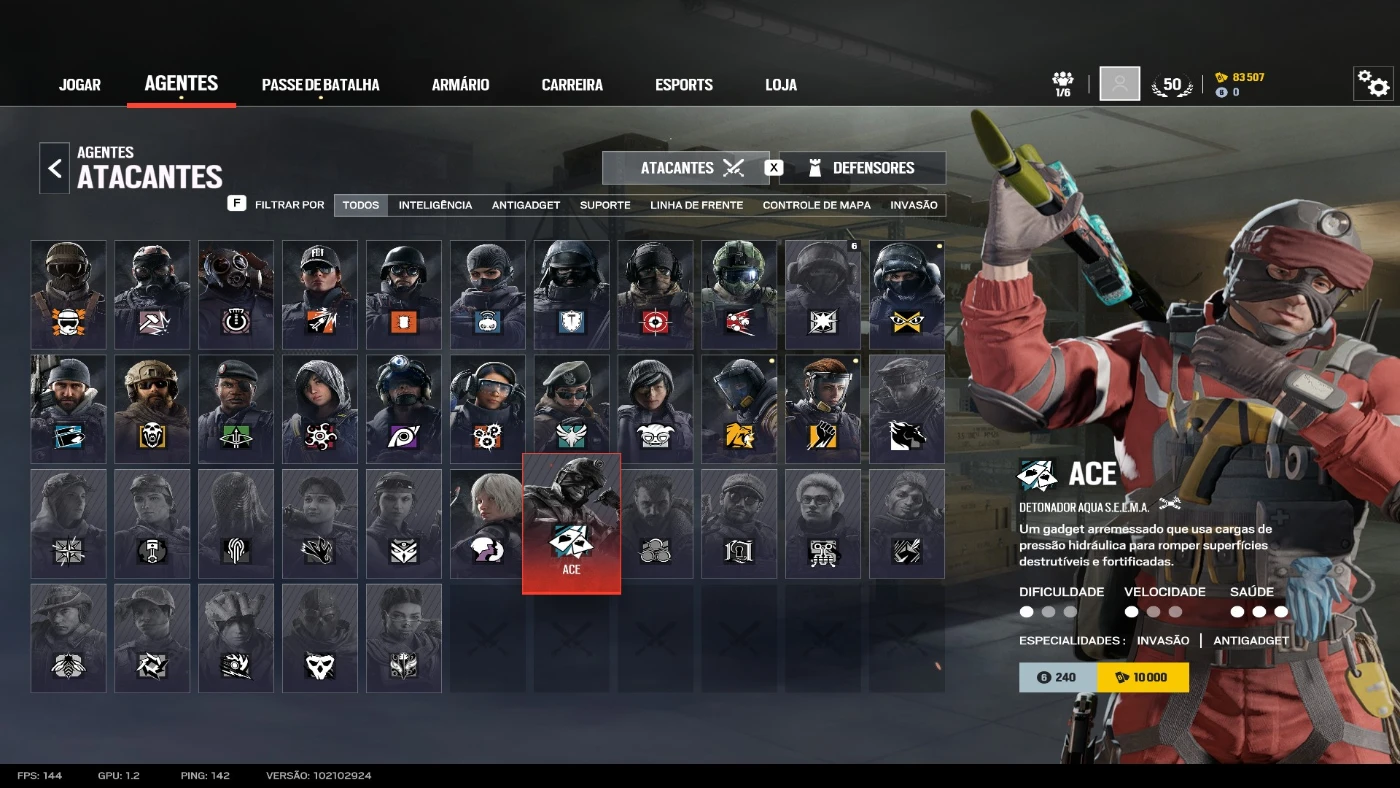Go to the Armário section
Image resolution: width=1400 pixels, height=788 pixels.
[460, 85]
